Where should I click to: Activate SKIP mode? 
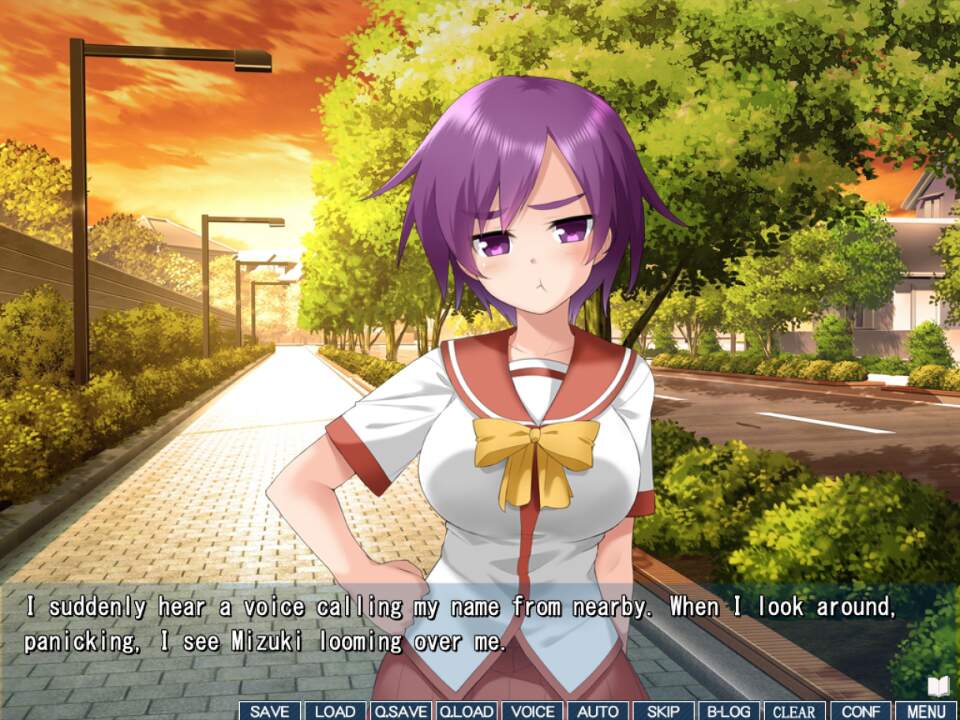tap(663, 711)
